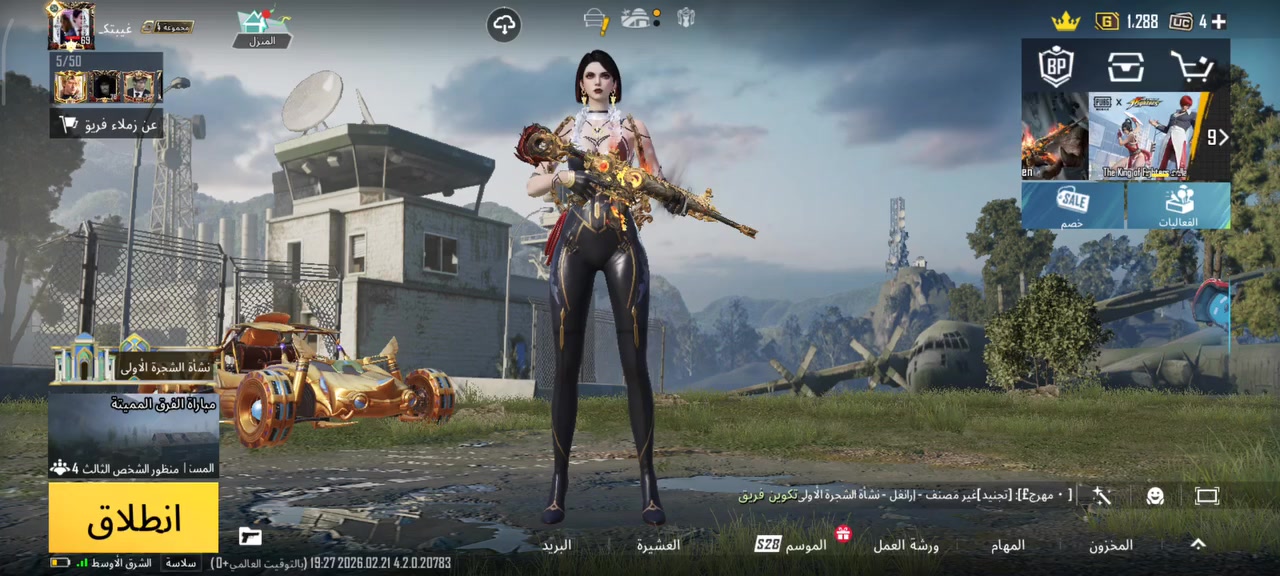Open the البريد mail menu

tap(556, 545)
